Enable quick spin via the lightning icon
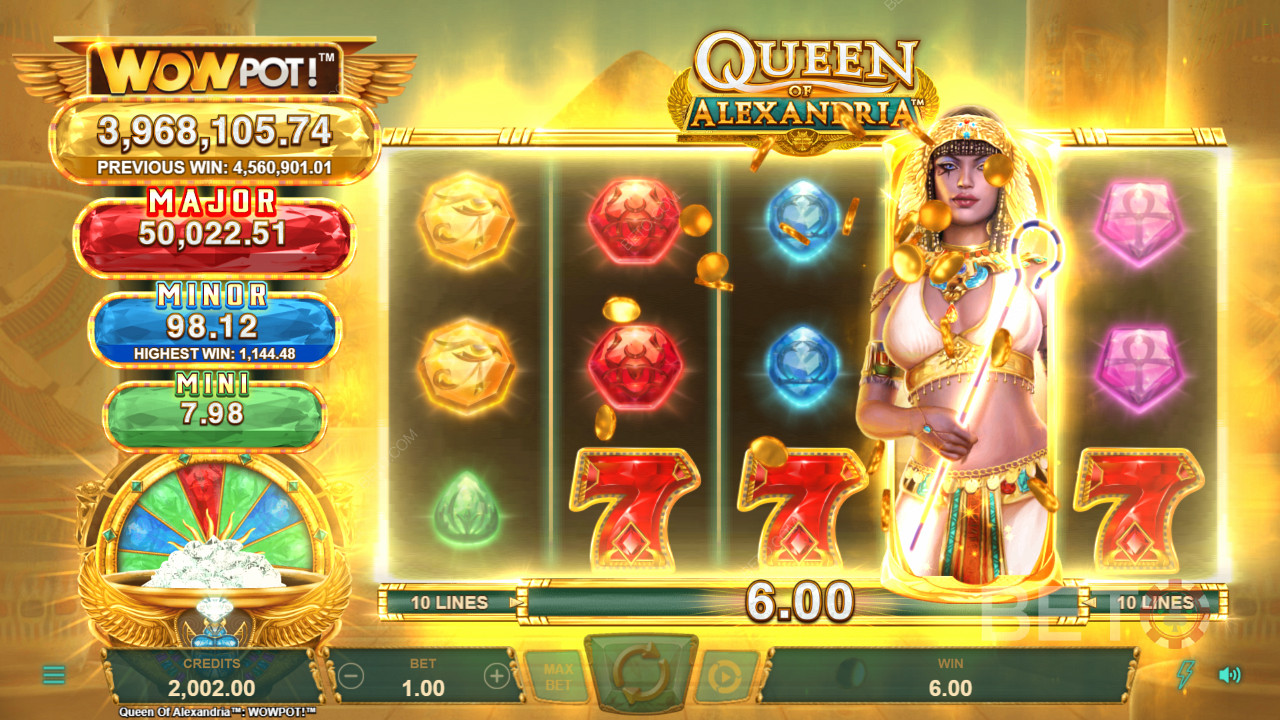The image size is (1280, 720). tap(1185, 673)
